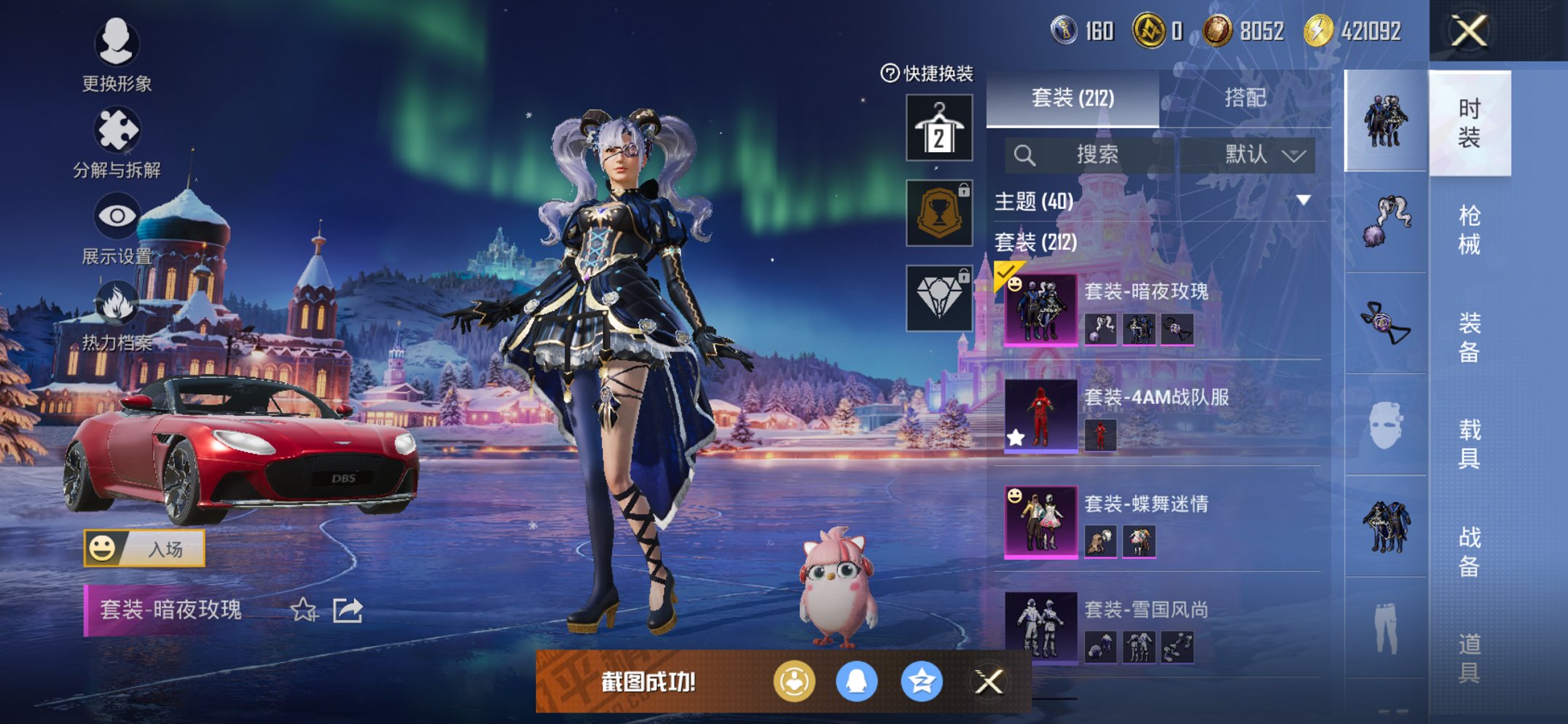Open 展示设置 display settings
Viewport: 1568px width, 724px height.
tap(117, 229)
